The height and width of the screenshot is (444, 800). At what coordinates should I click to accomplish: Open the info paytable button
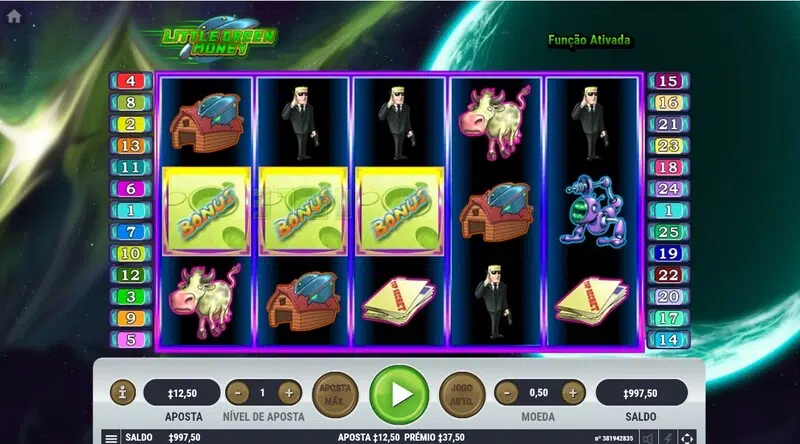122,393
